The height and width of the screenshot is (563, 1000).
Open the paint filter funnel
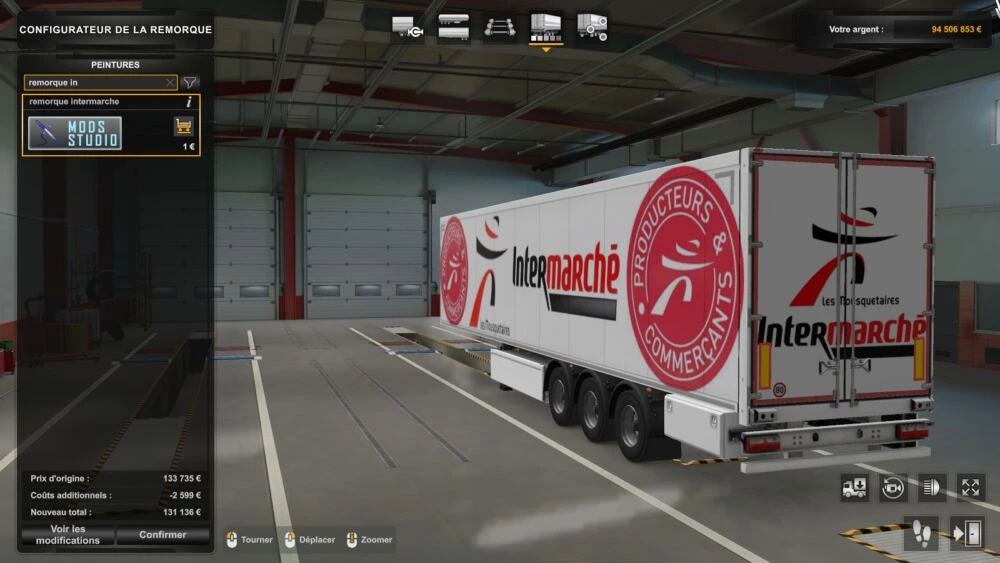pyautogui.click(x=190, y=82)
